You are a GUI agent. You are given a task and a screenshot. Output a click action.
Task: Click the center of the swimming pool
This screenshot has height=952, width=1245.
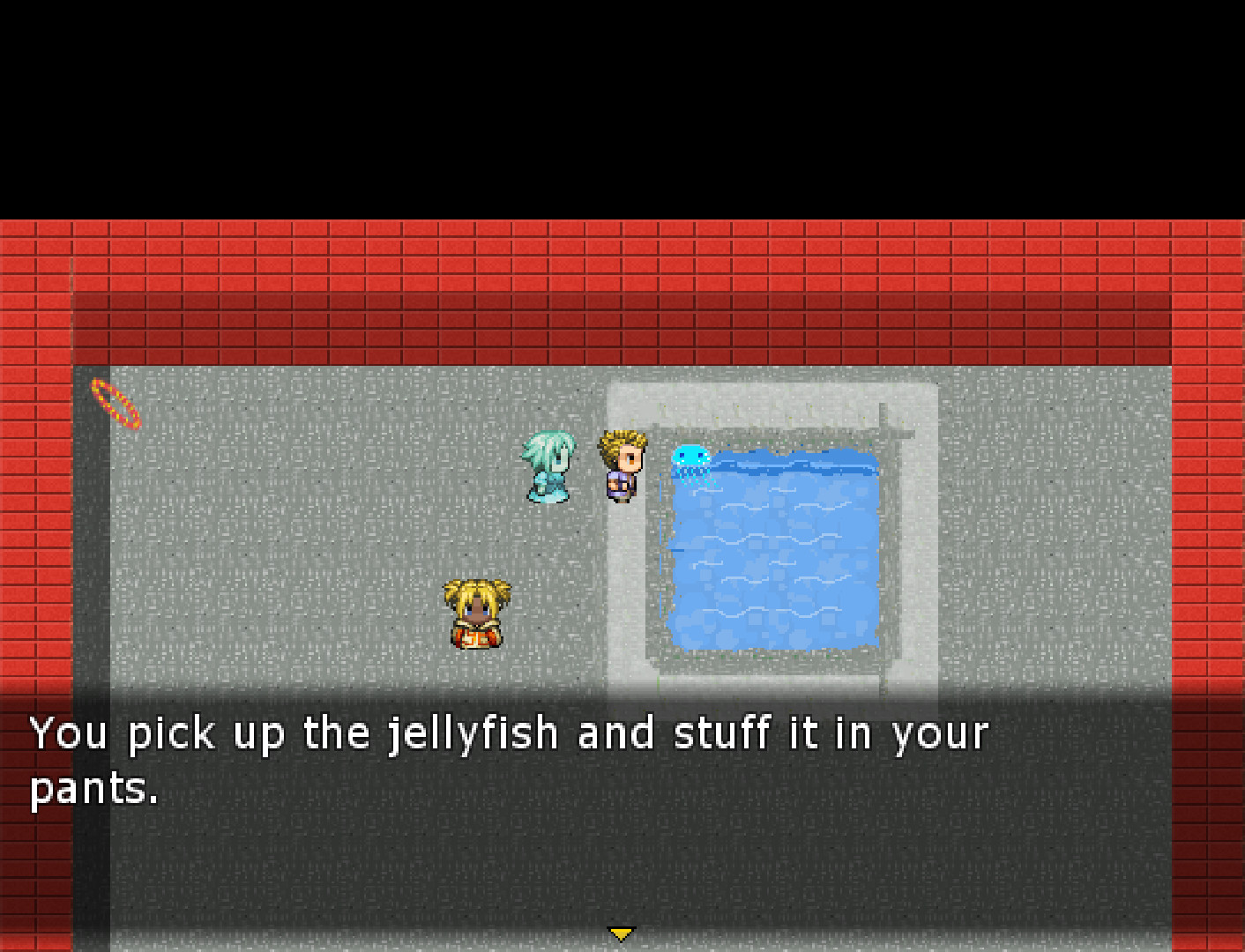tap(774, 547)
